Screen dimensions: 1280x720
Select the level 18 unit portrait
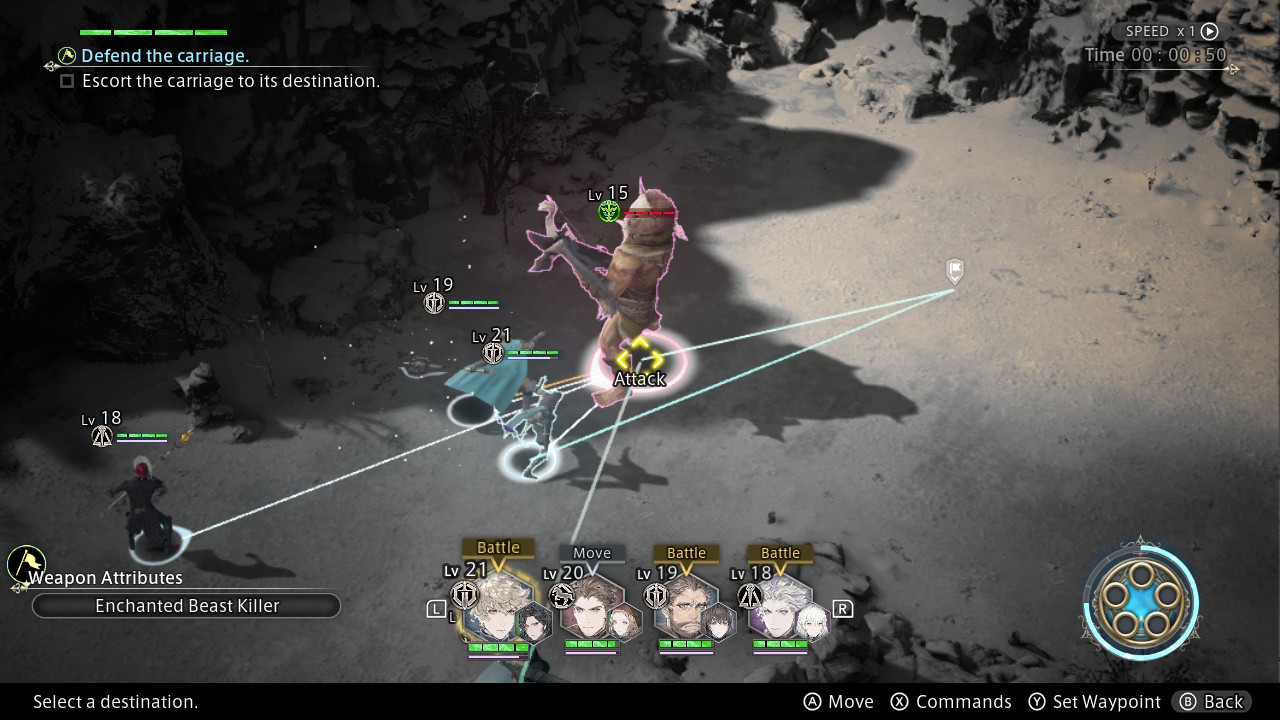tap(780, 610)
